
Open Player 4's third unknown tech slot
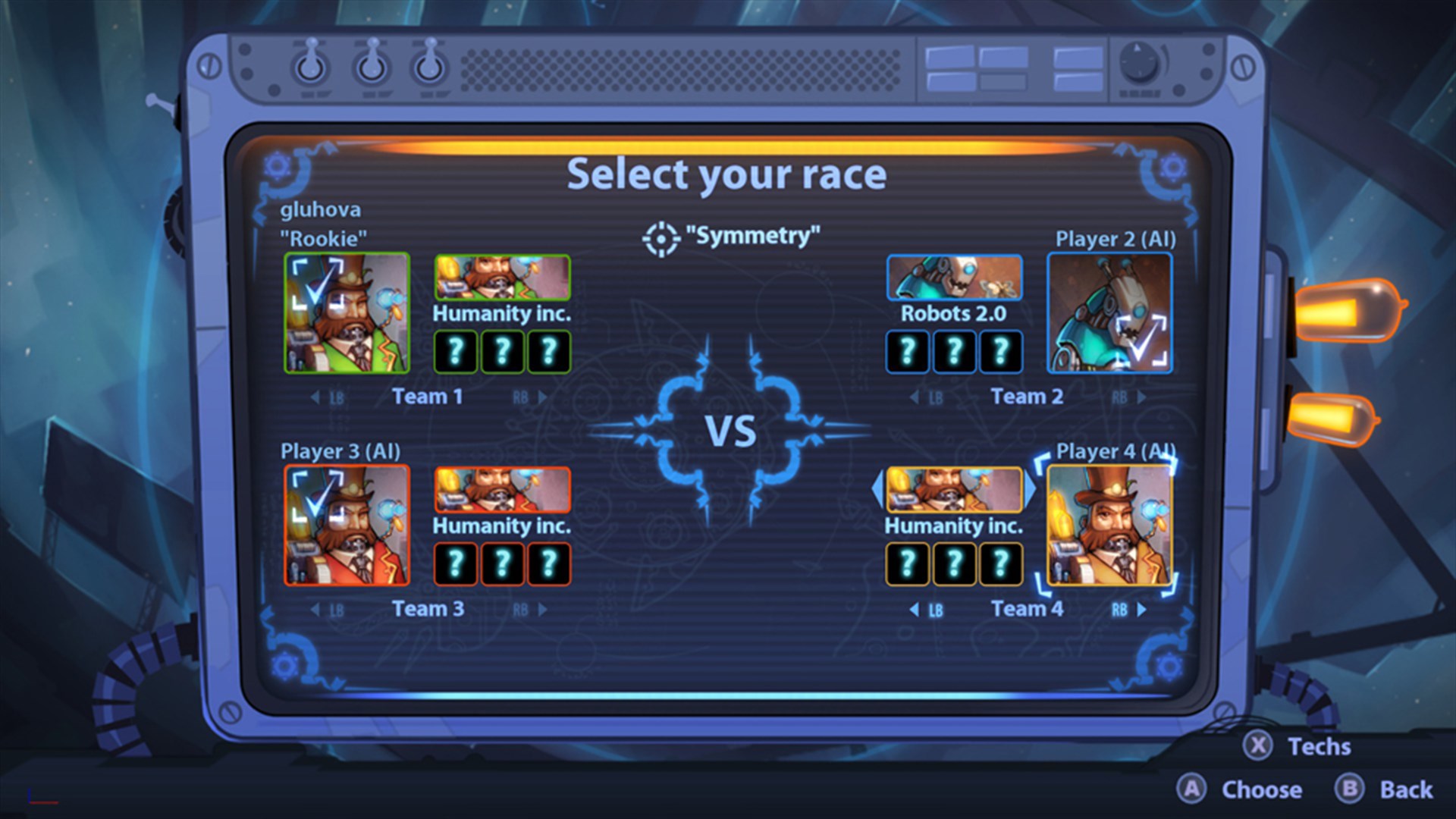point(999,564)
